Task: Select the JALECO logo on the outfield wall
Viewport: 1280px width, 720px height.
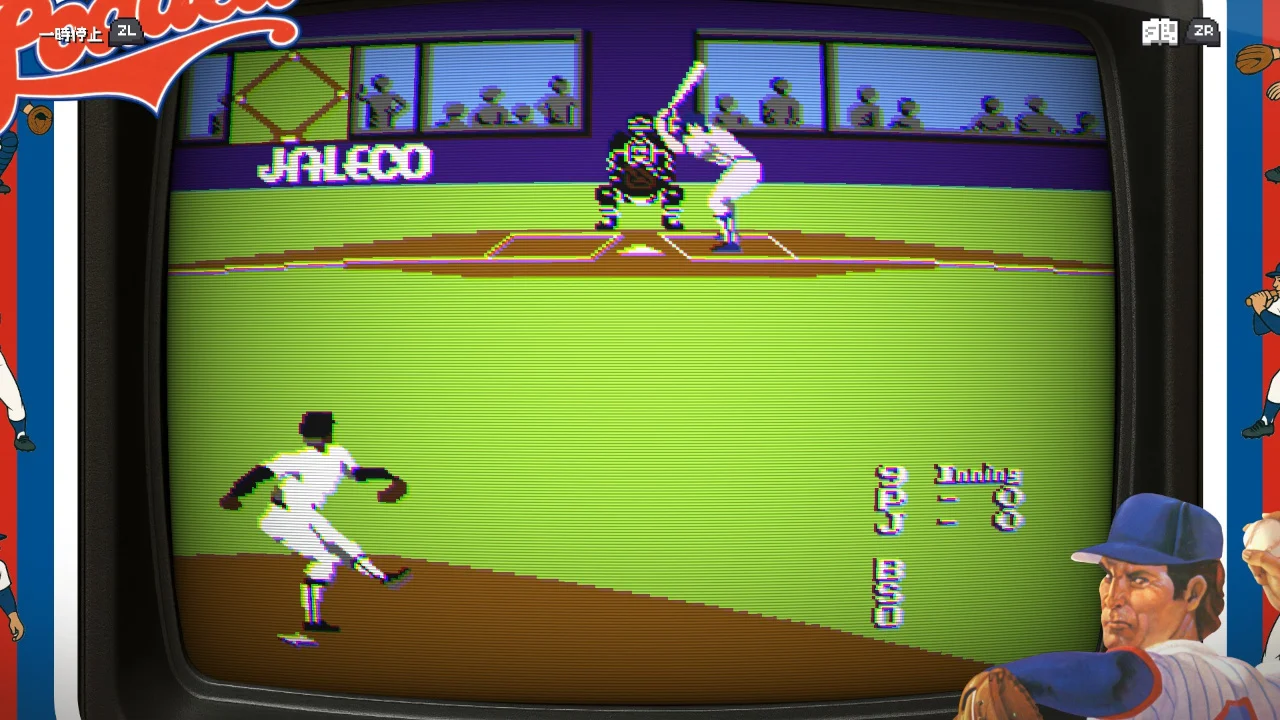Action: click(346, 162)
